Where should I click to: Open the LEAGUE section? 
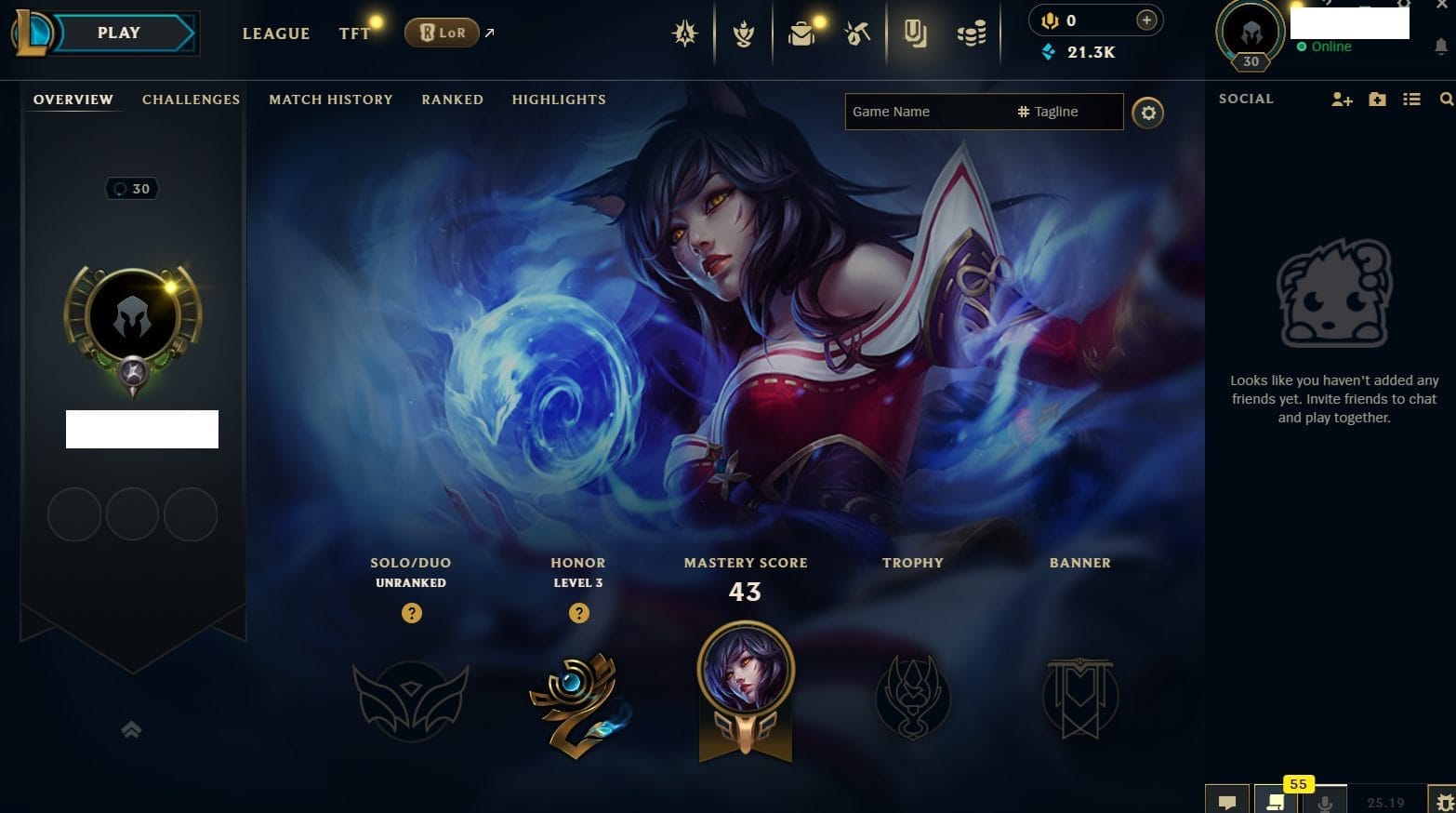point(276,33)
